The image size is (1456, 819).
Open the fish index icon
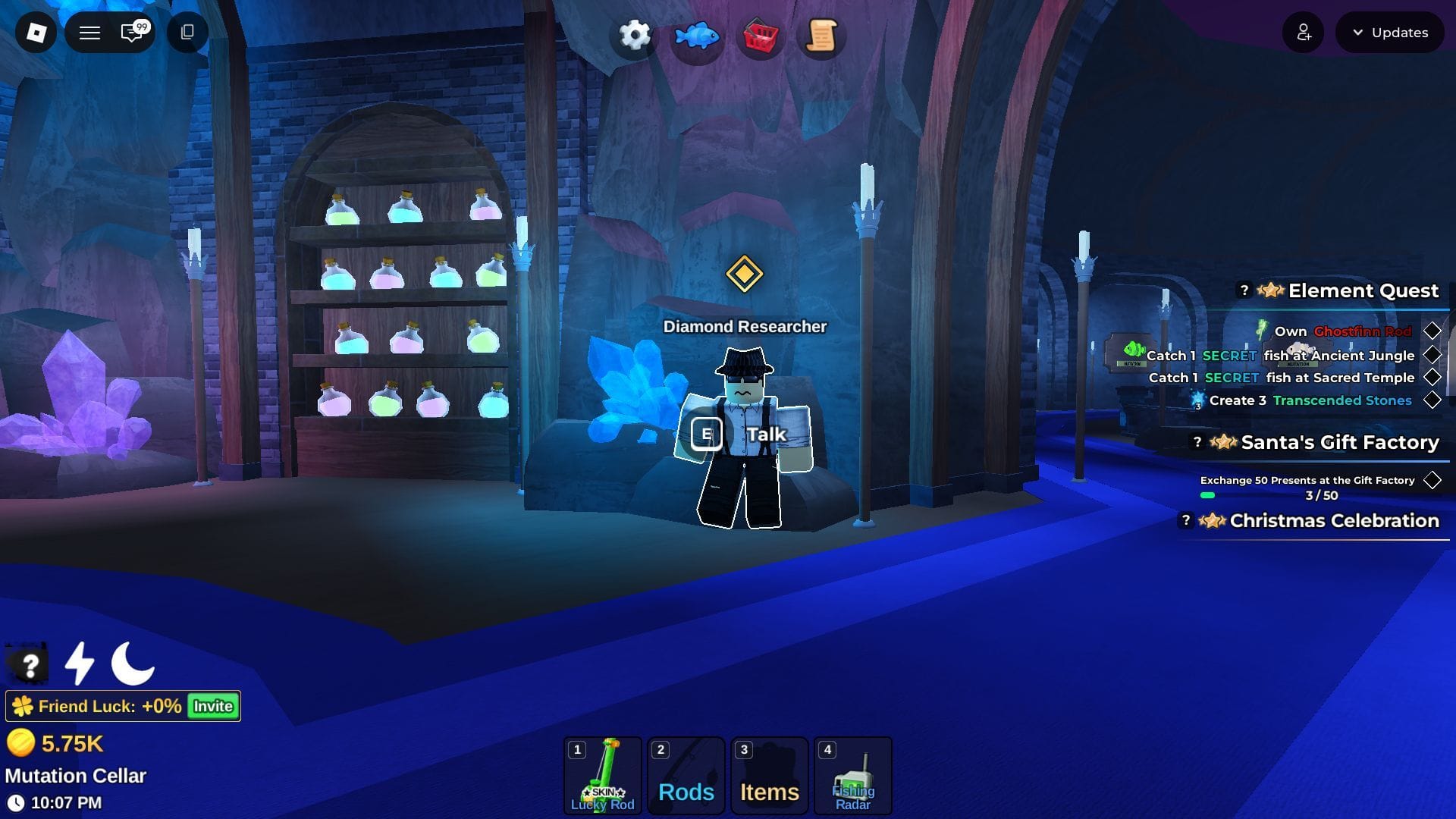click(x=698, y=35)
